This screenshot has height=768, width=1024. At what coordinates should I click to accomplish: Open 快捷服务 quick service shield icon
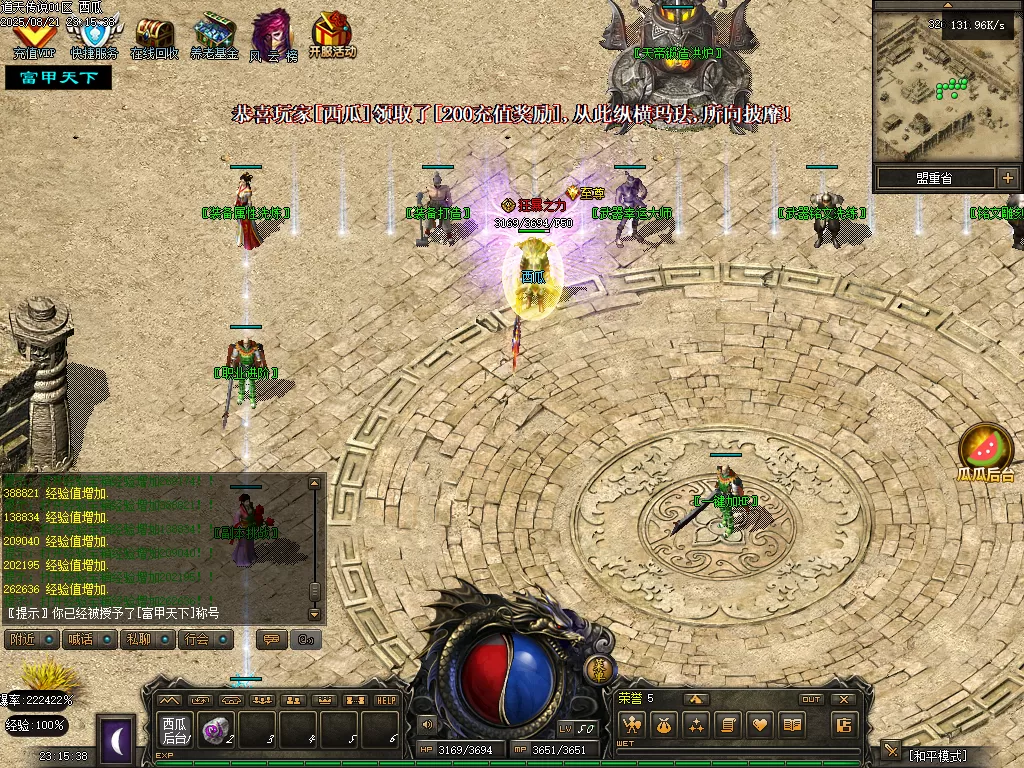click(93, 38)
